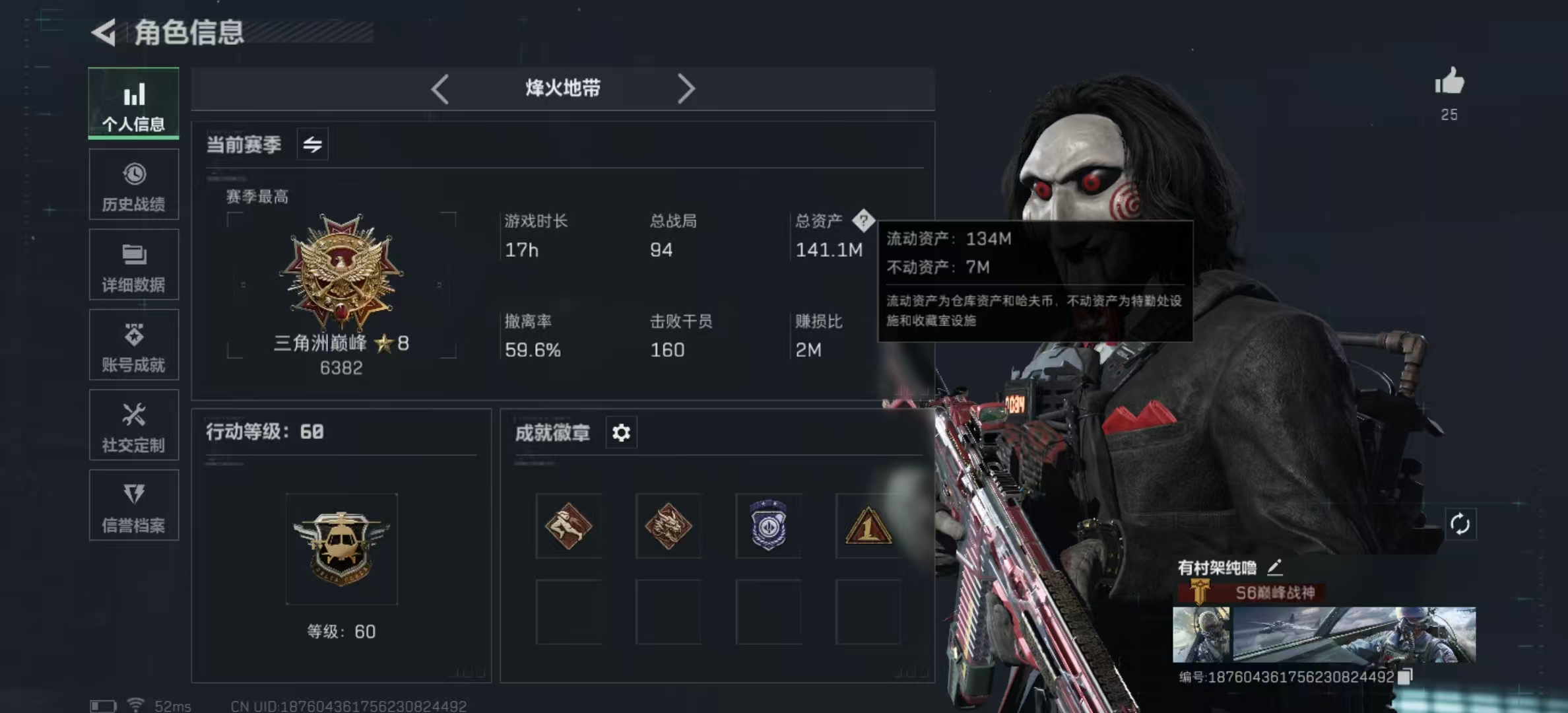
Task: Give a thumbs up to this player
Action: pyautogui.click(x=1449, y=81)
